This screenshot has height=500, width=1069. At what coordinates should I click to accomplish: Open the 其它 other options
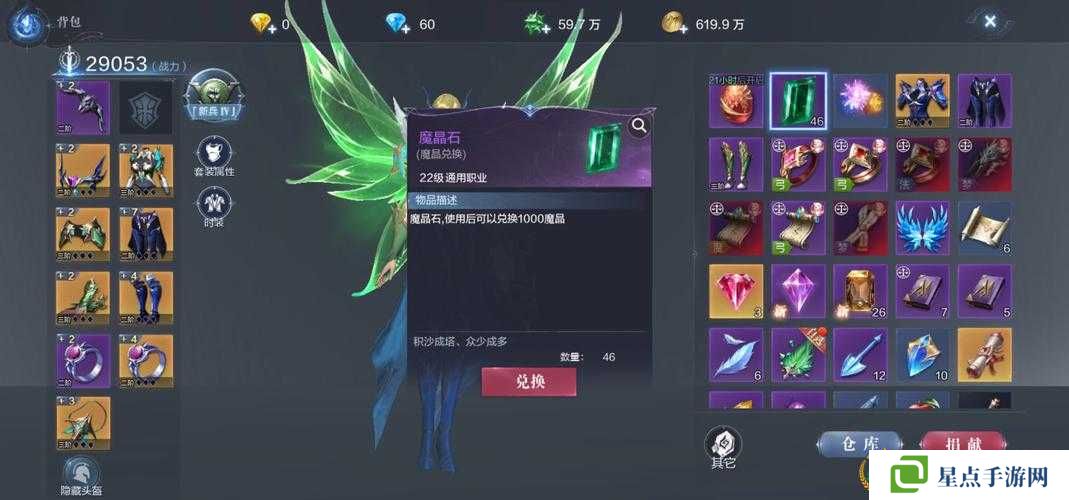722,445
